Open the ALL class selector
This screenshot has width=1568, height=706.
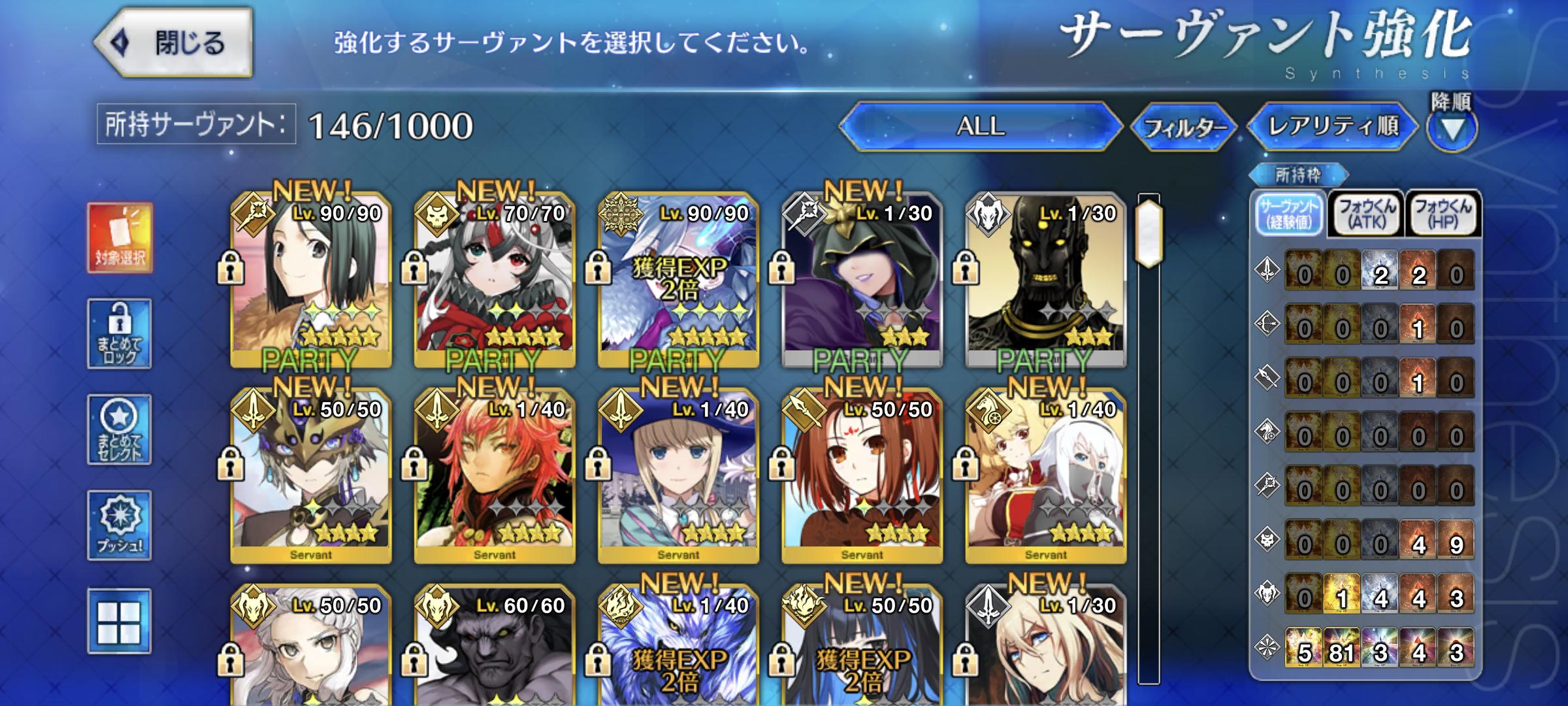click(x=980, y=126)
